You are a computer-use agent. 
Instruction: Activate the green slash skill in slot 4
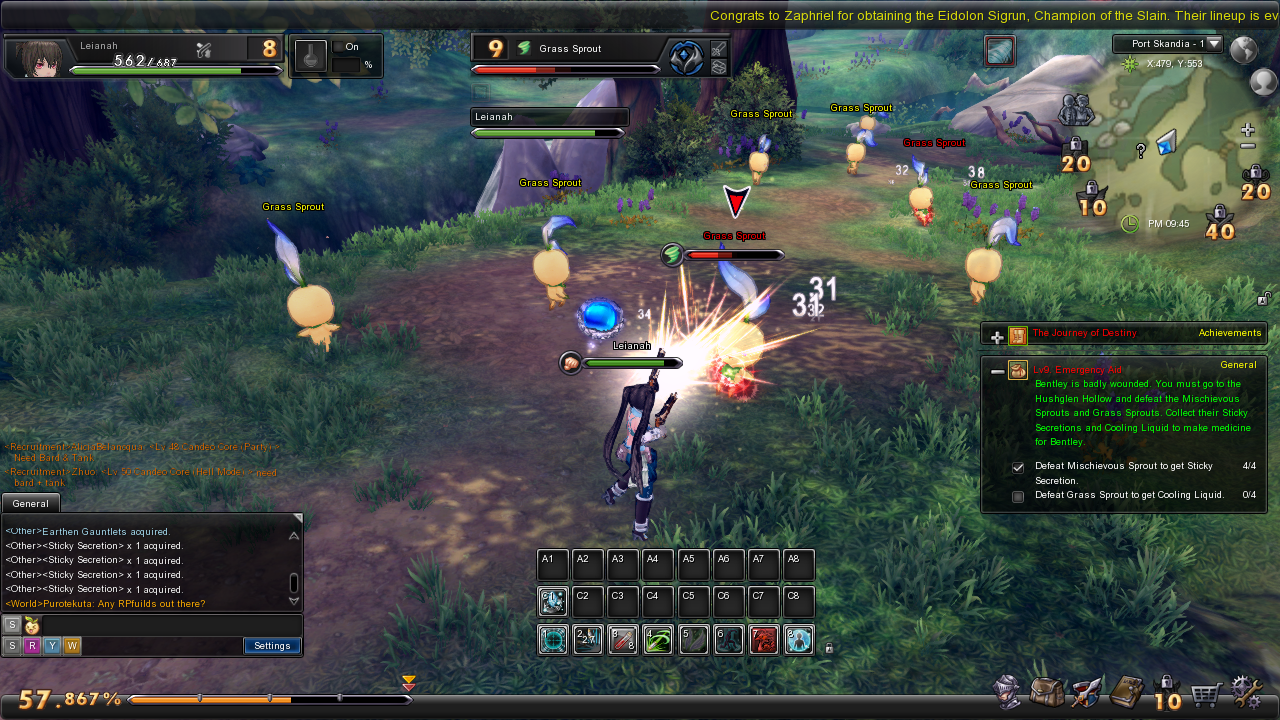pos(658,640)
